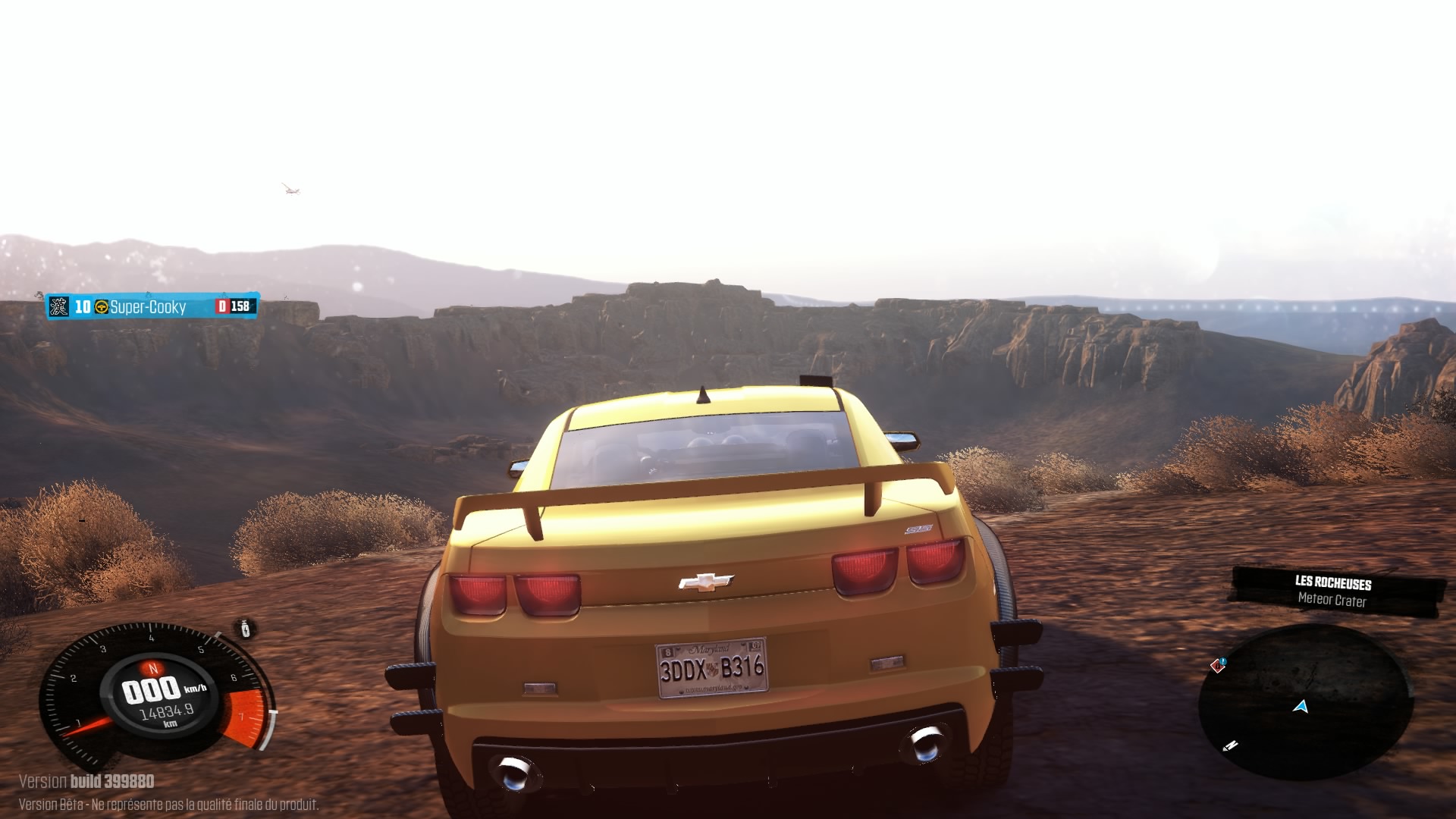
Task: Click the nitro canister icon
Action: click(x=246, y=629)
